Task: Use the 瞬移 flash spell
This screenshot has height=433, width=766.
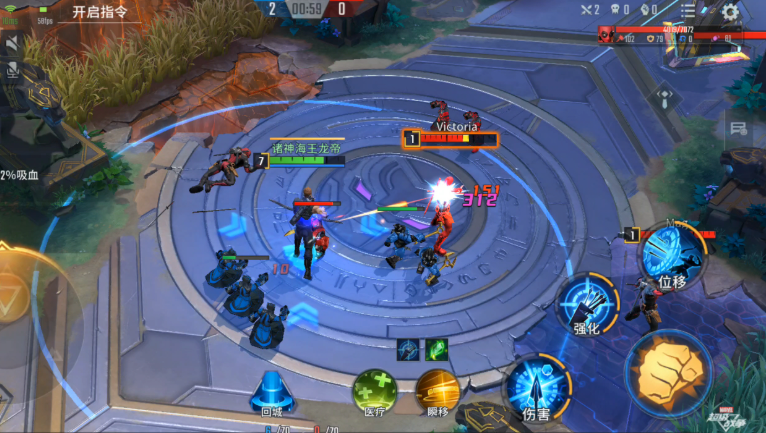Action: [437, 390]
